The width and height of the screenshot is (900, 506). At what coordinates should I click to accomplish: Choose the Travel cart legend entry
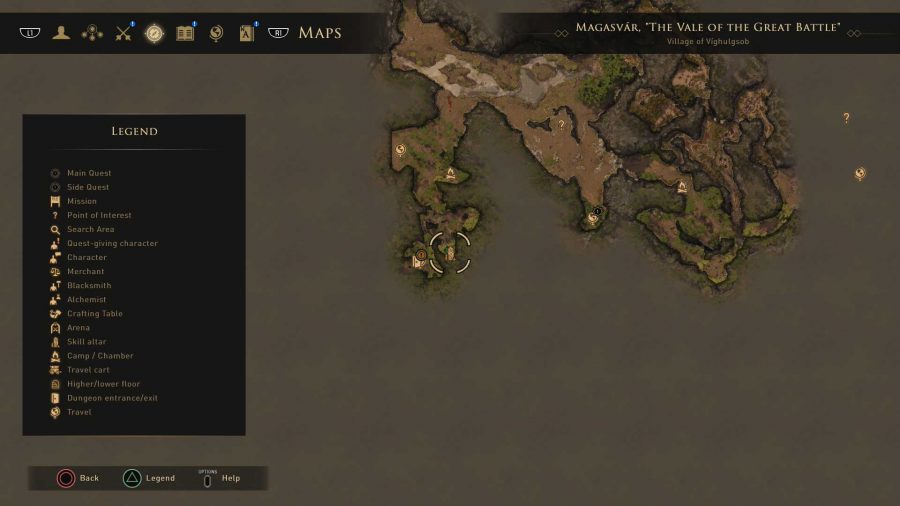[x=88, y=369]
